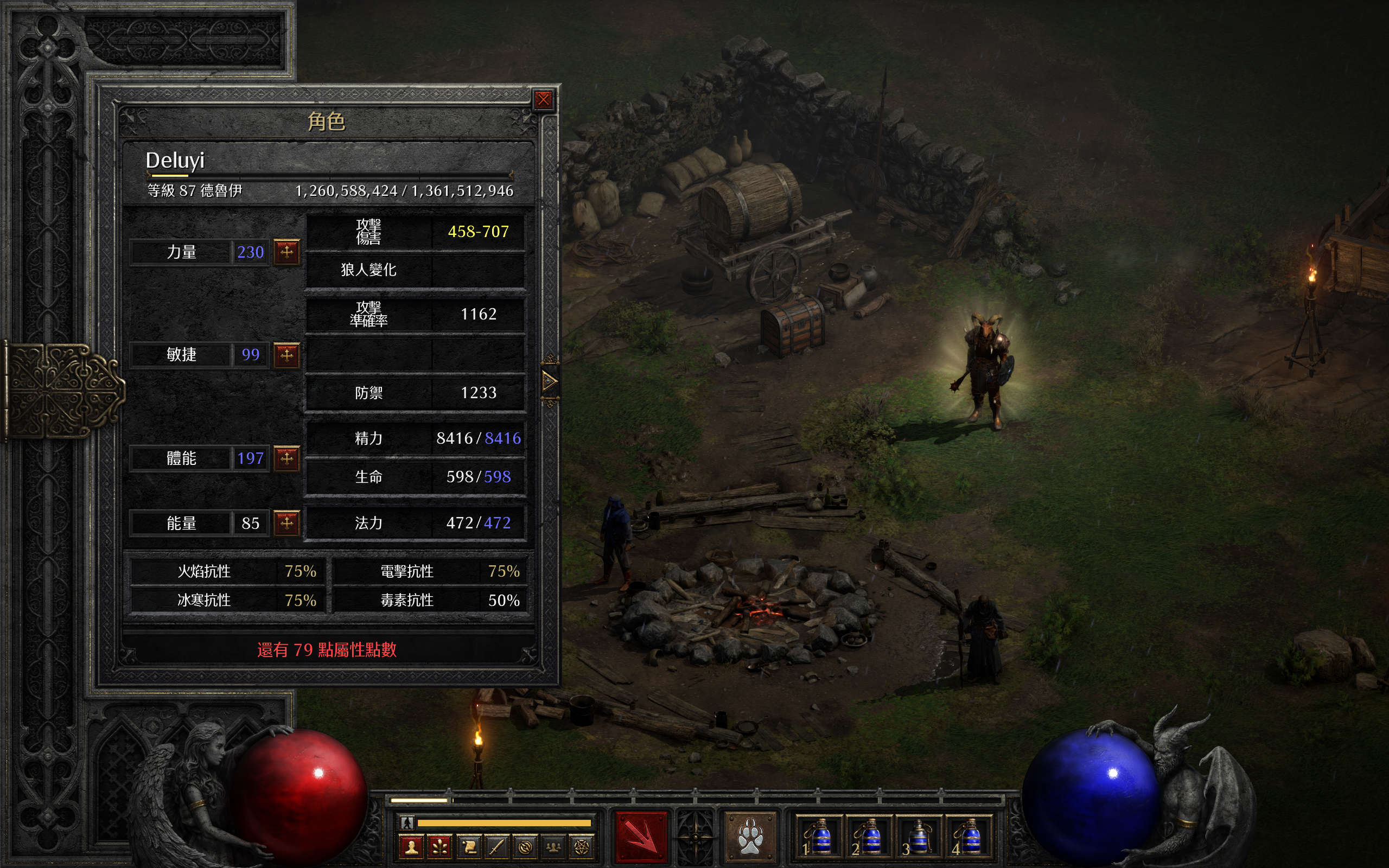Open the character bust mini-panel button
1389x868 pixels.
pyautogui.click(x=411, y=847)
